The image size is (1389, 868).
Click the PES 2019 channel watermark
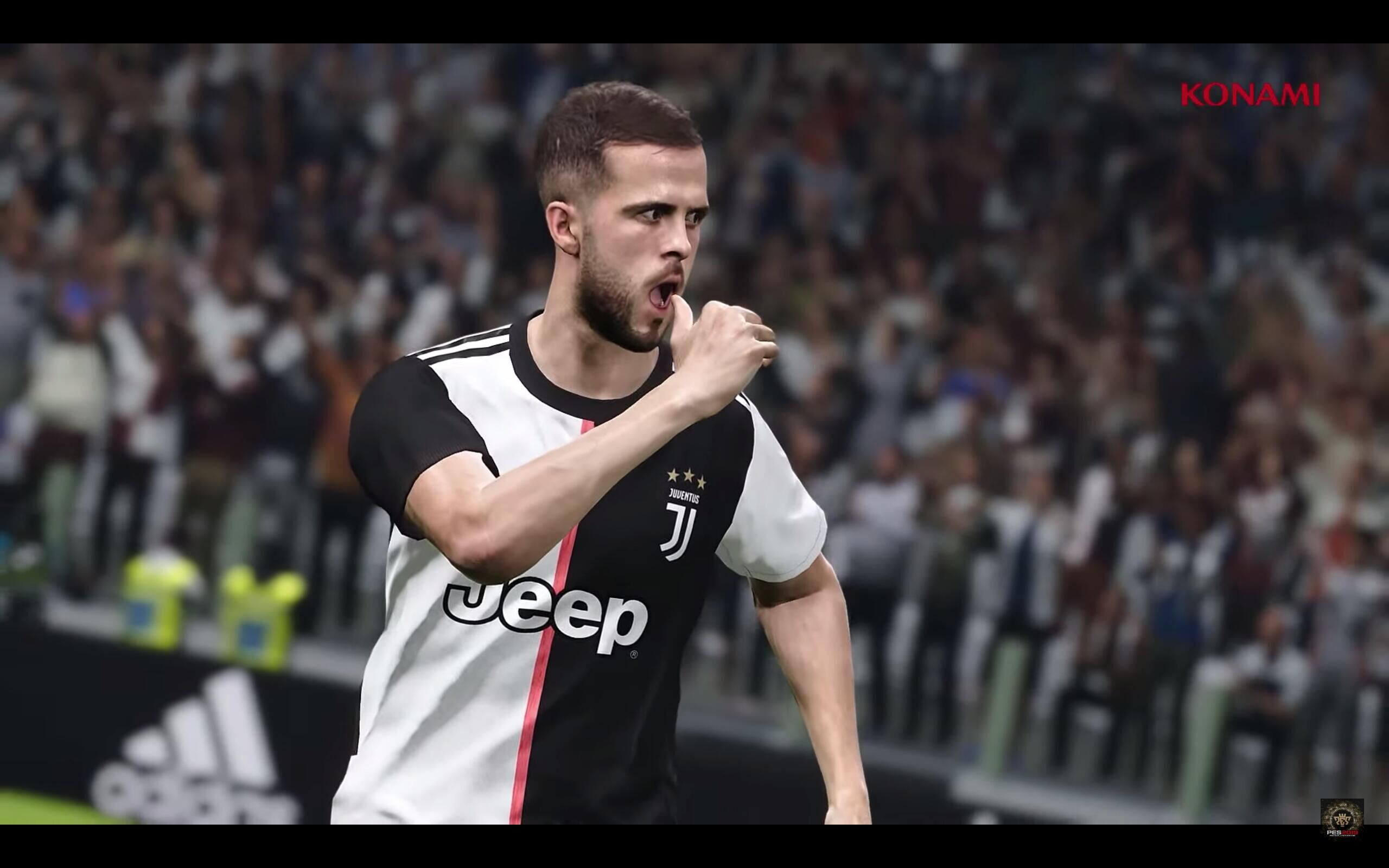pos(1342,818)
